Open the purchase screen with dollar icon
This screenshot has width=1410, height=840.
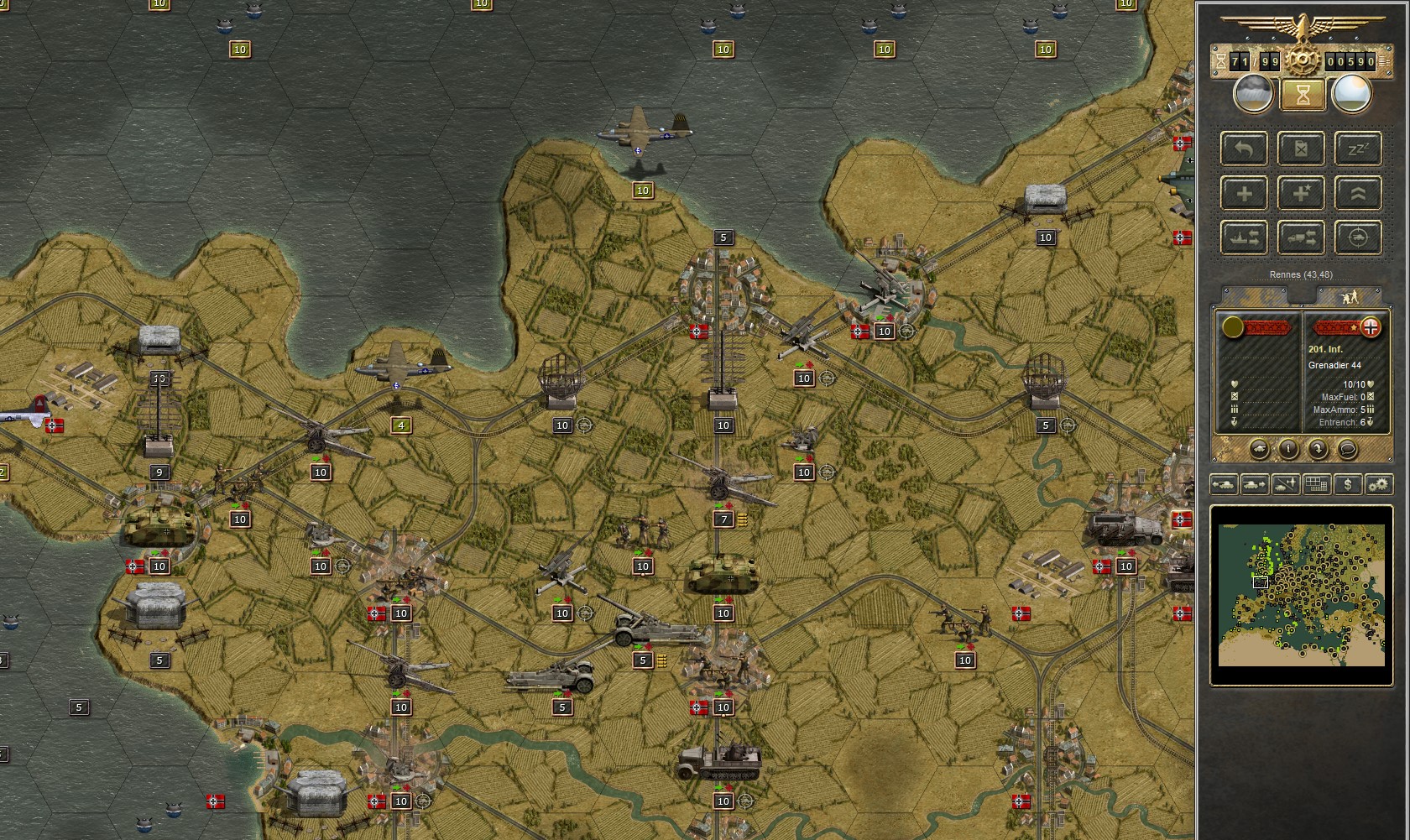click(1348, 484)
